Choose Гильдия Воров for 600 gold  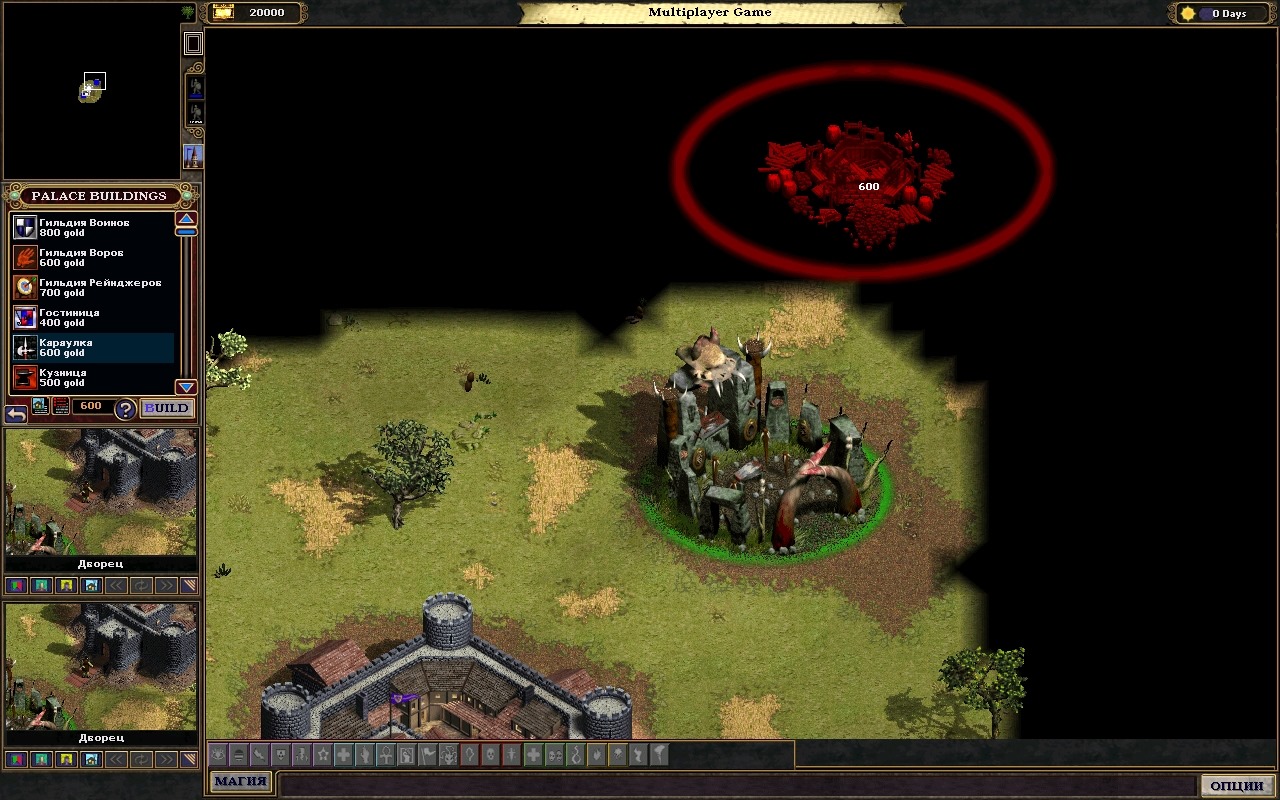[x=84, y=257]
